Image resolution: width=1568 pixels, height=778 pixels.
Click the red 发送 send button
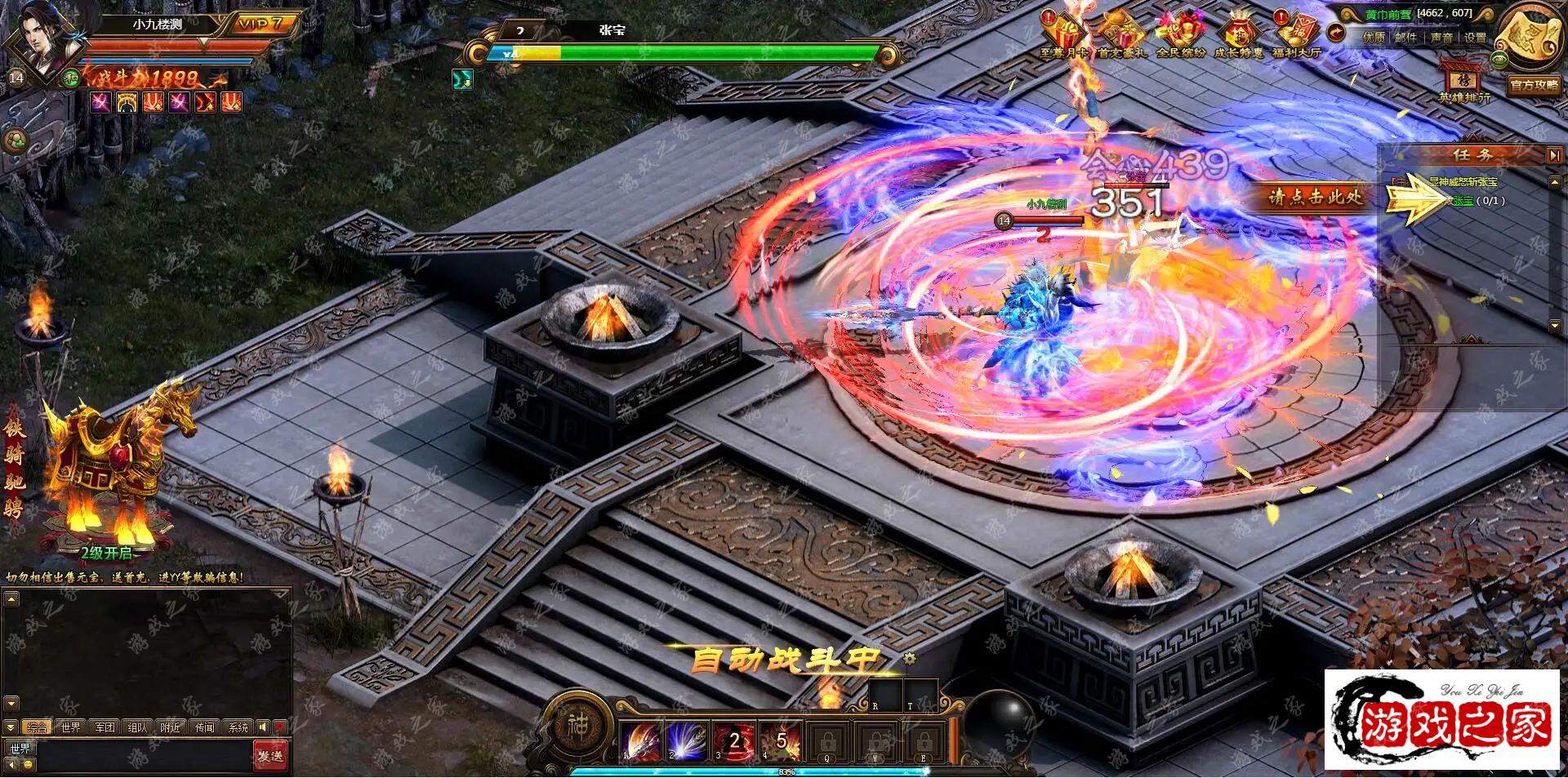click(270, 756)
